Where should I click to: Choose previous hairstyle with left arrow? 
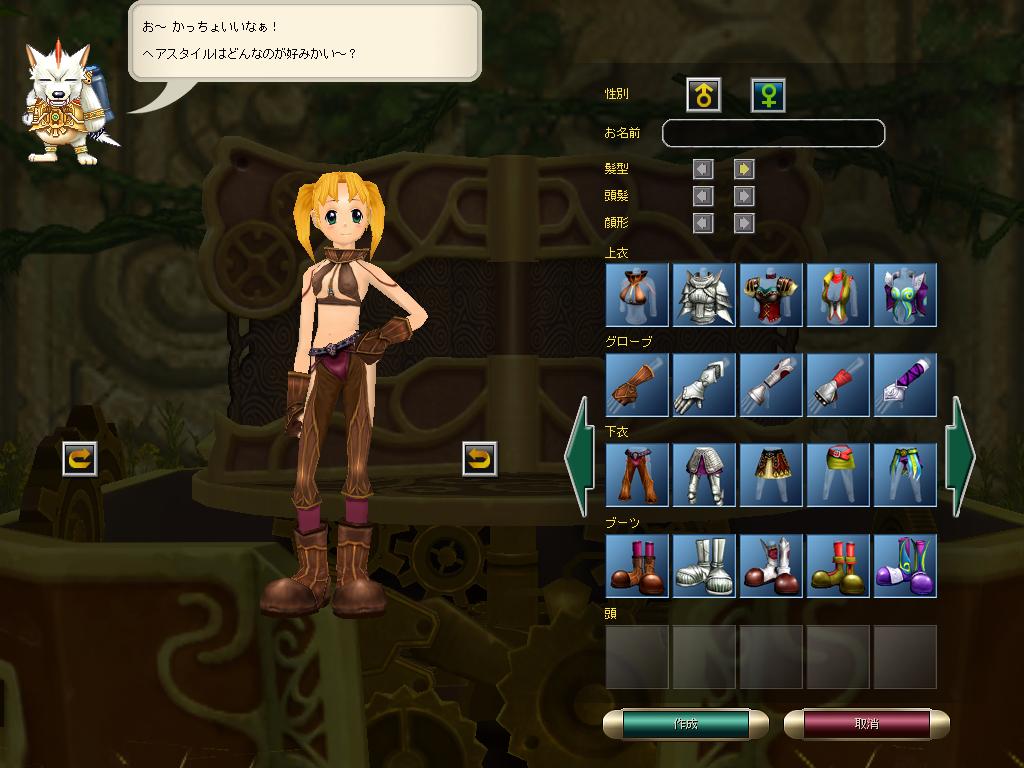point(703,169)
